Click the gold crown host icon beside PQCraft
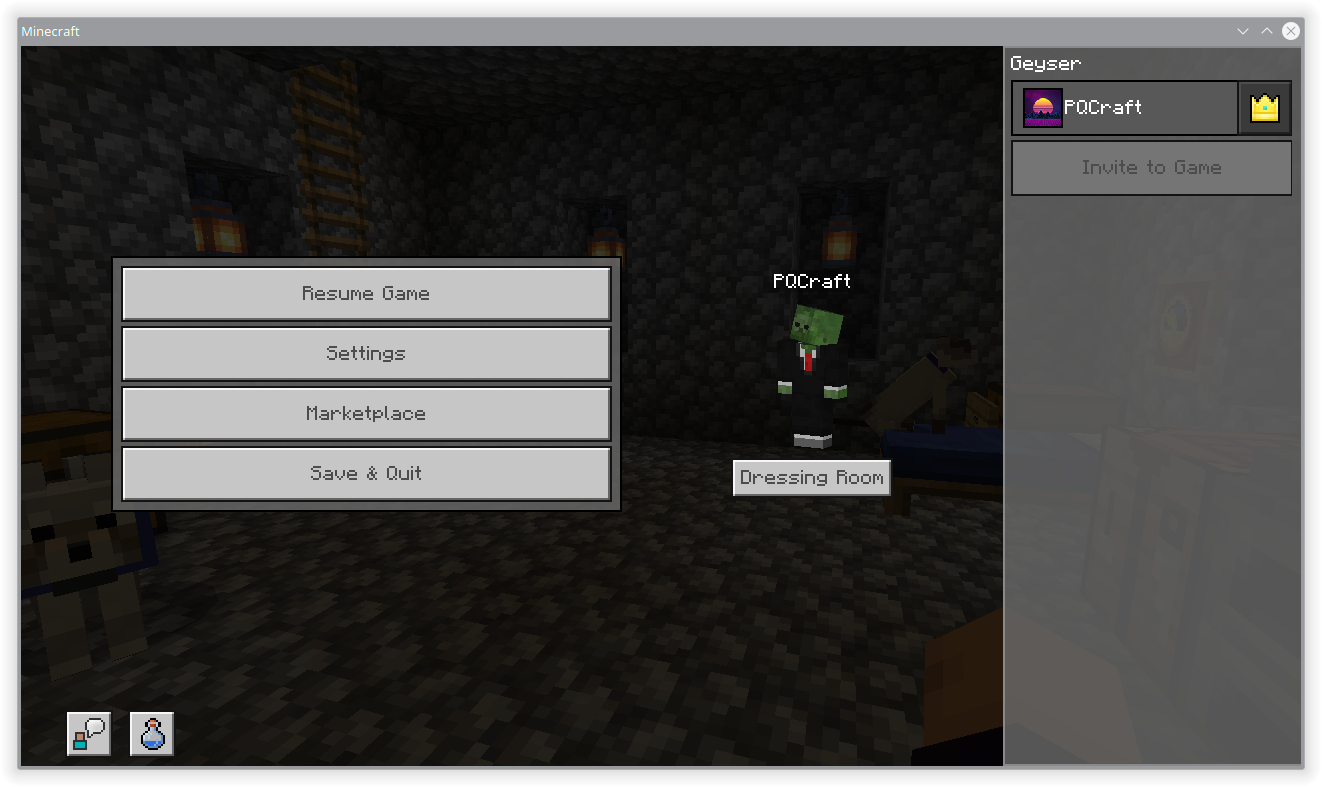Screen dimensions: 1322x787 [x=1264, y=107]
